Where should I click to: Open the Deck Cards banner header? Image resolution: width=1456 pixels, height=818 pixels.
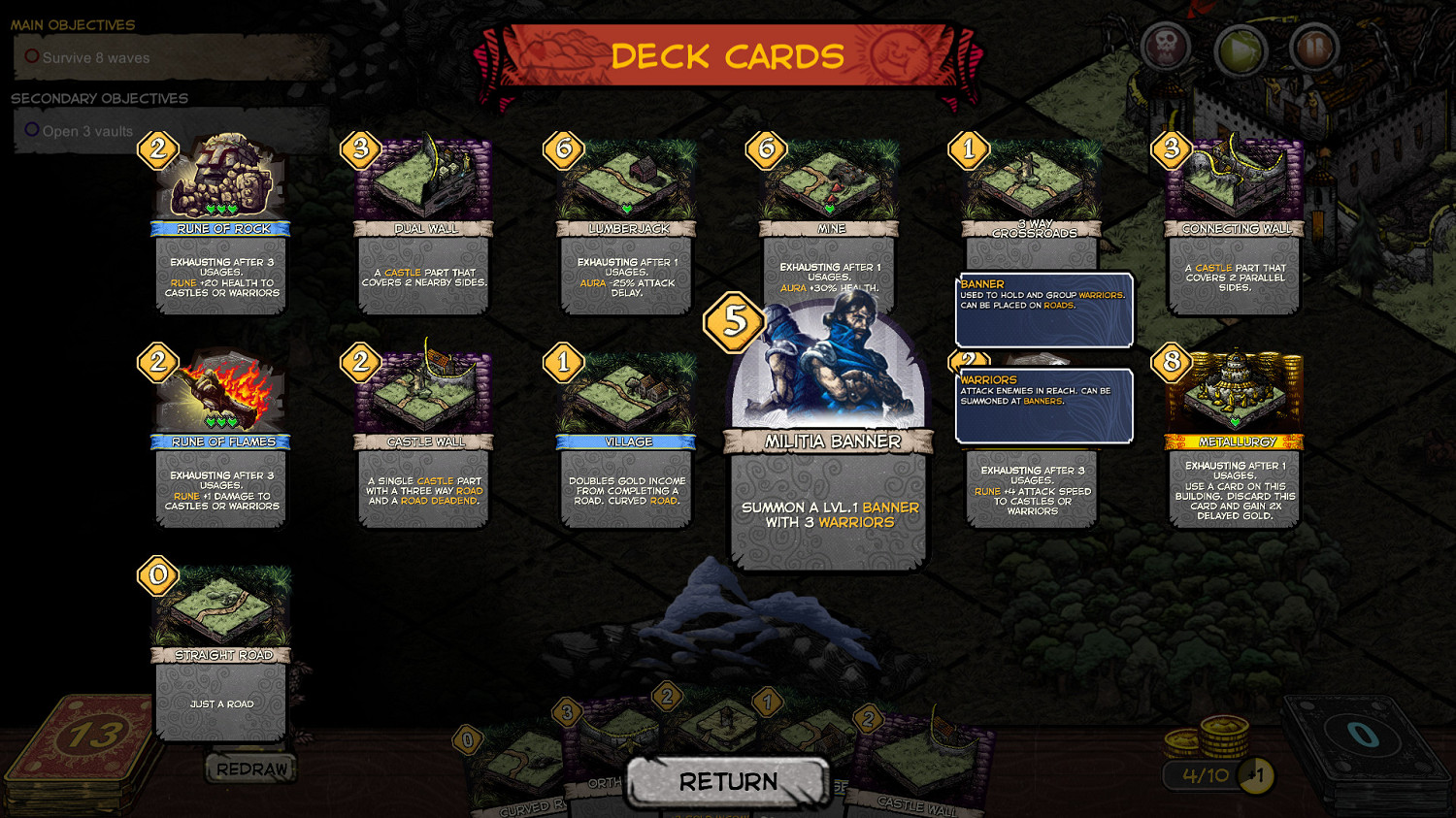[x=728, y=55]
